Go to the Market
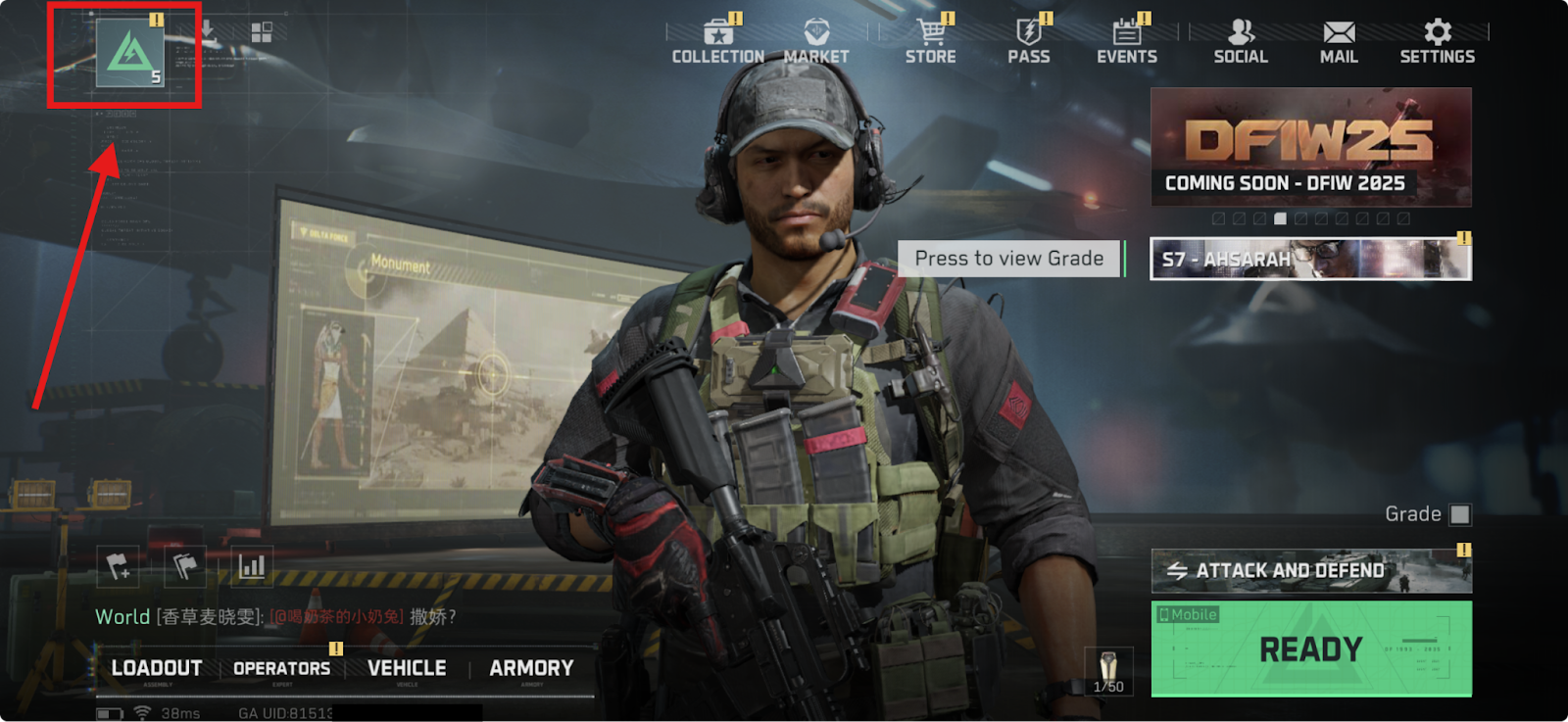Image resolution: width=1568 pixels, height=722 pixels. tap(816, 42)
